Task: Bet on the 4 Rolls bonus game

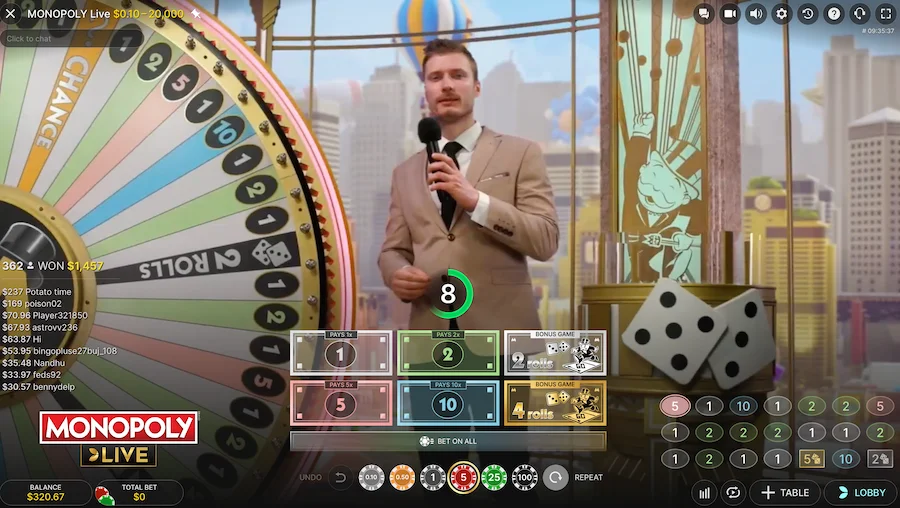Action: tap(555, 402)
